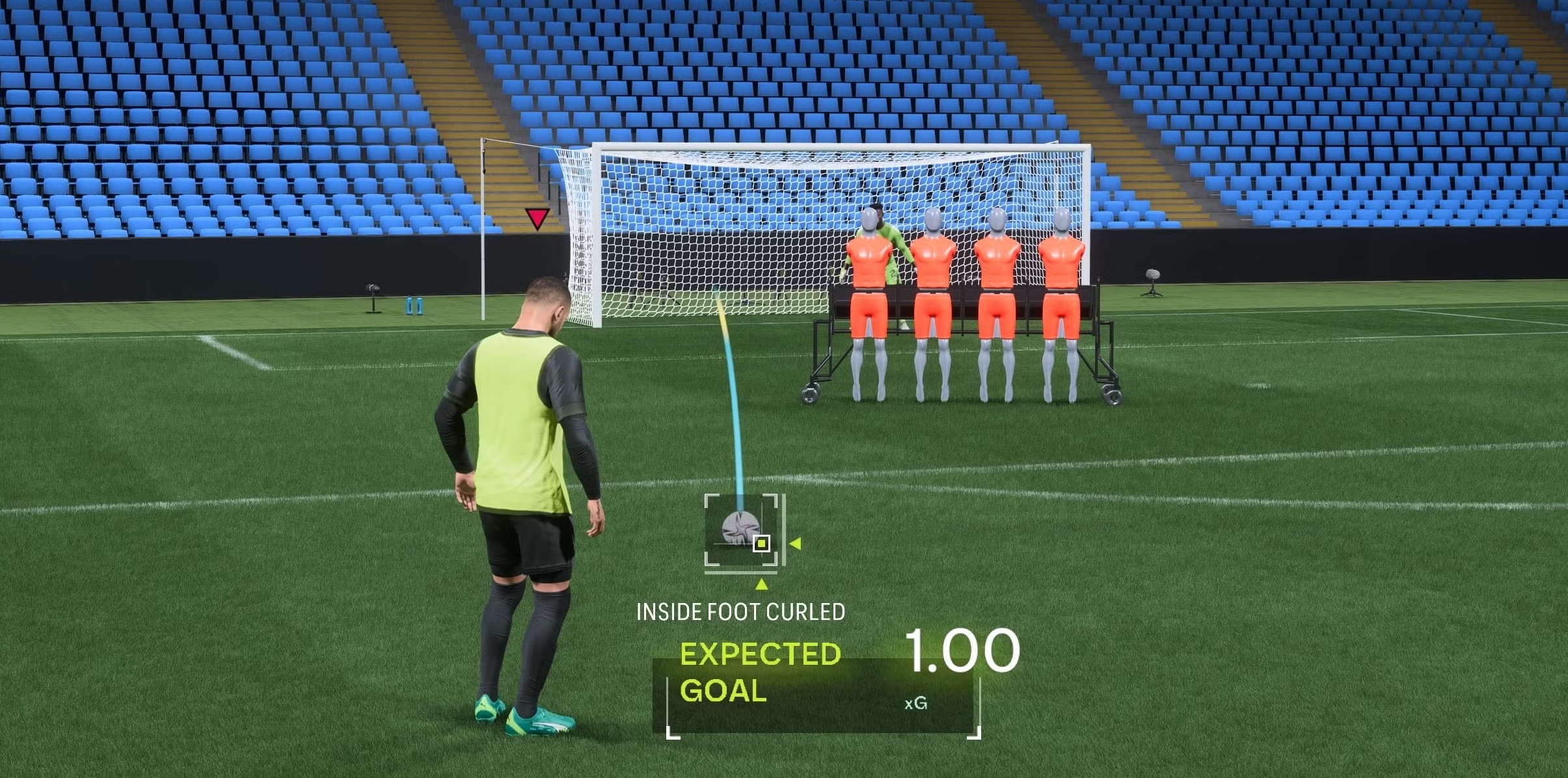Toggle the INSIDE FOOT CURLED shot type

pos(741,611)
